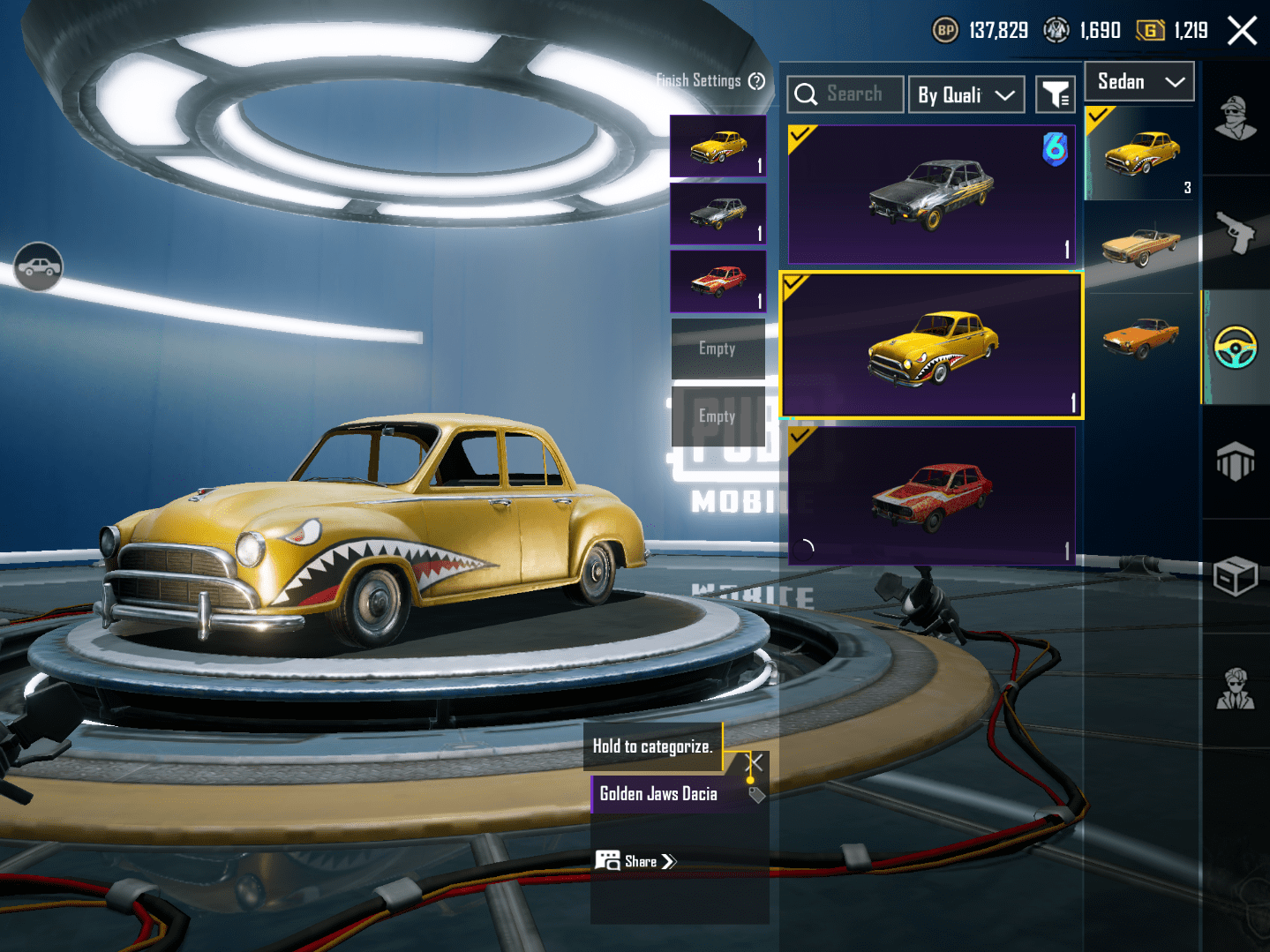Viewport: 1270px width, 952px height.
Task: Open the crate box category tab
Action: (x=1236, y=577)
